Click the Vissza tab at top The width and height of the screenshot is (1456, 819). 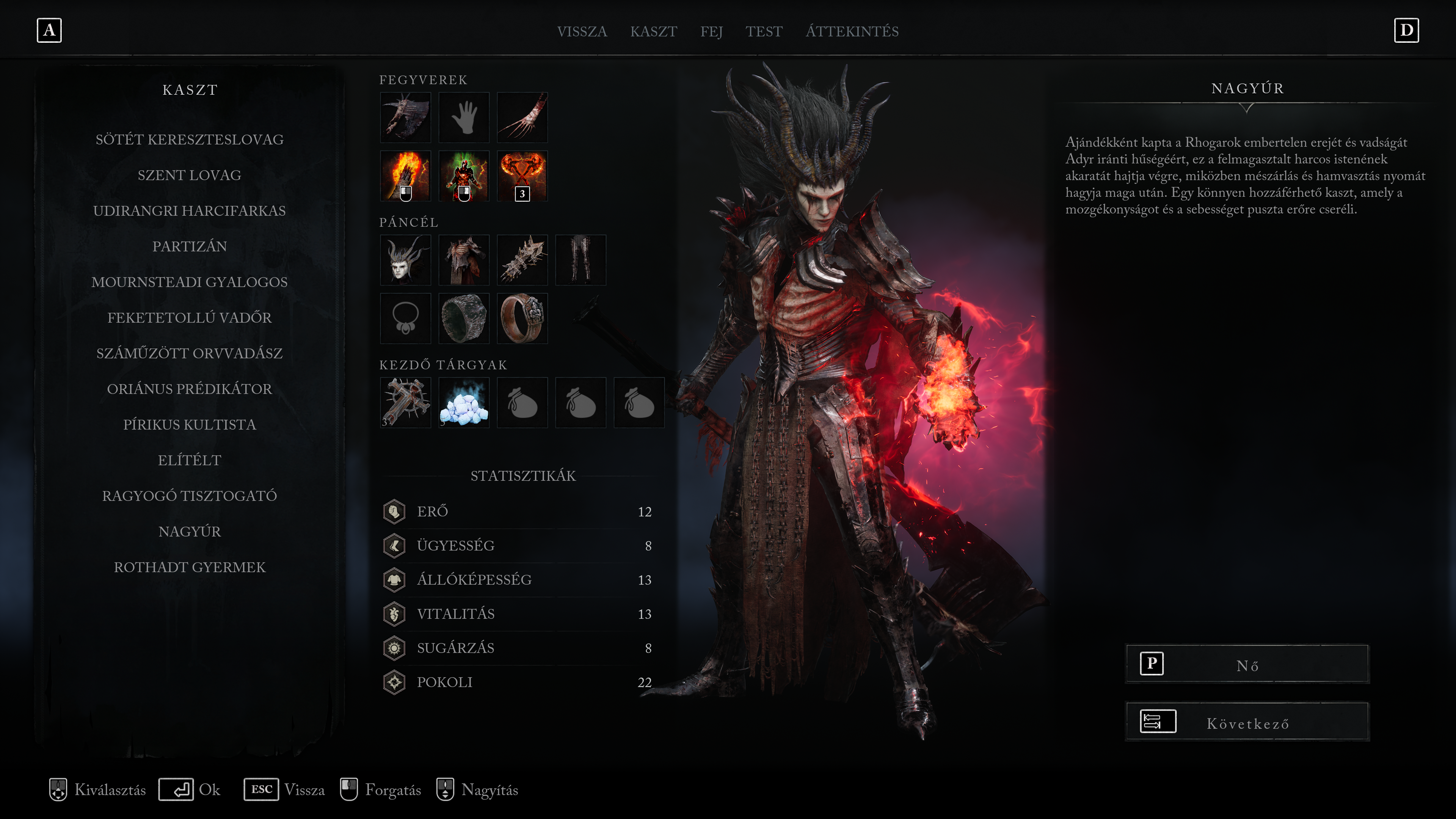(x=582, y=31)
